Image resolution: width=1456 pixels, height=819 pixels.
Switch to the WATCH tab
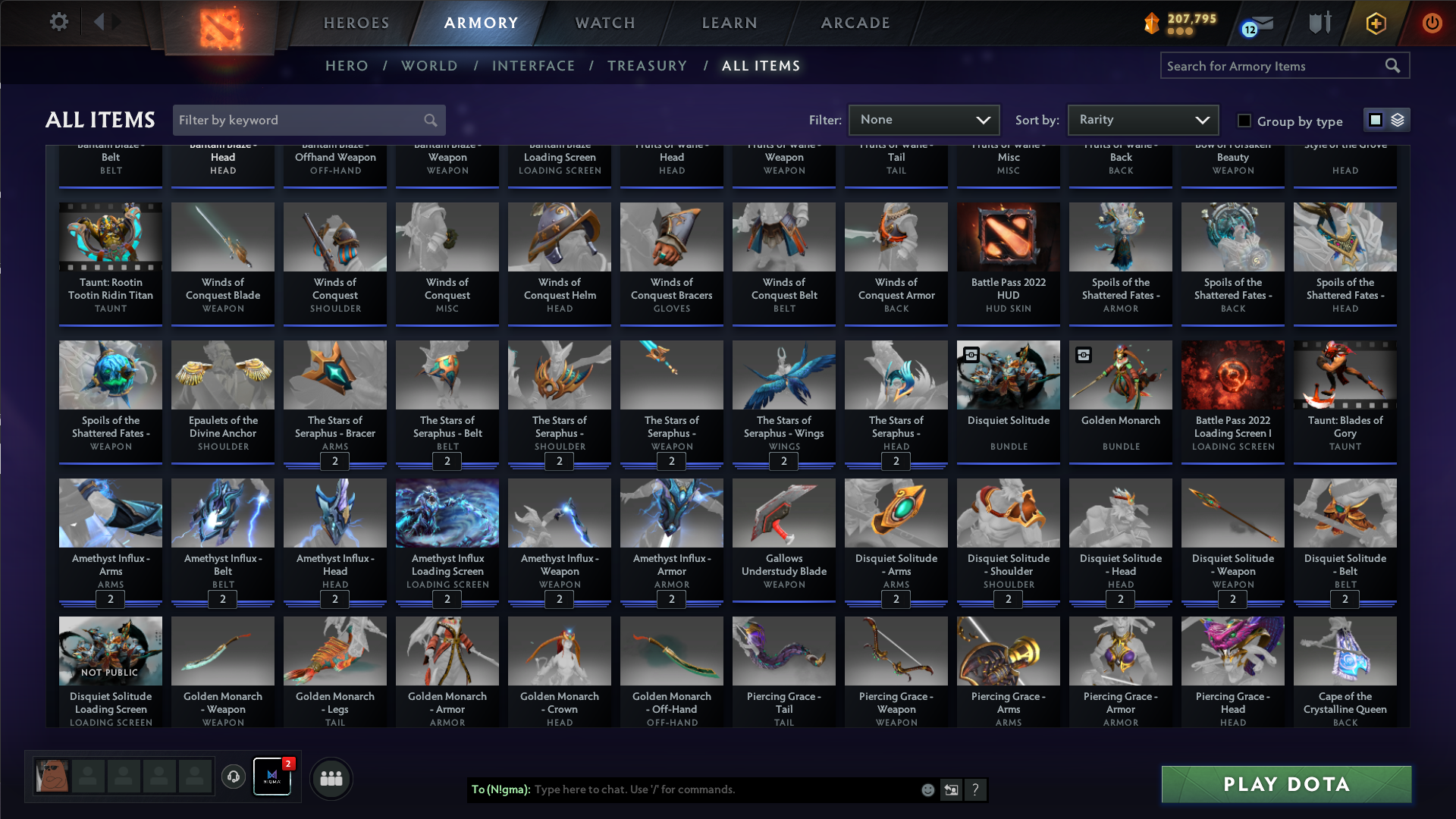pyautogui.click(x=604, y=23)
